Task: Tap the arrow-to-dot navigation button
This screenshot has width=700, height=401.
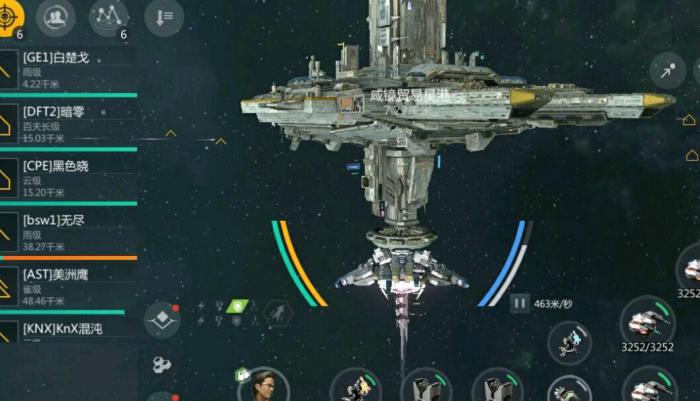Action: (x=667, y=70)
